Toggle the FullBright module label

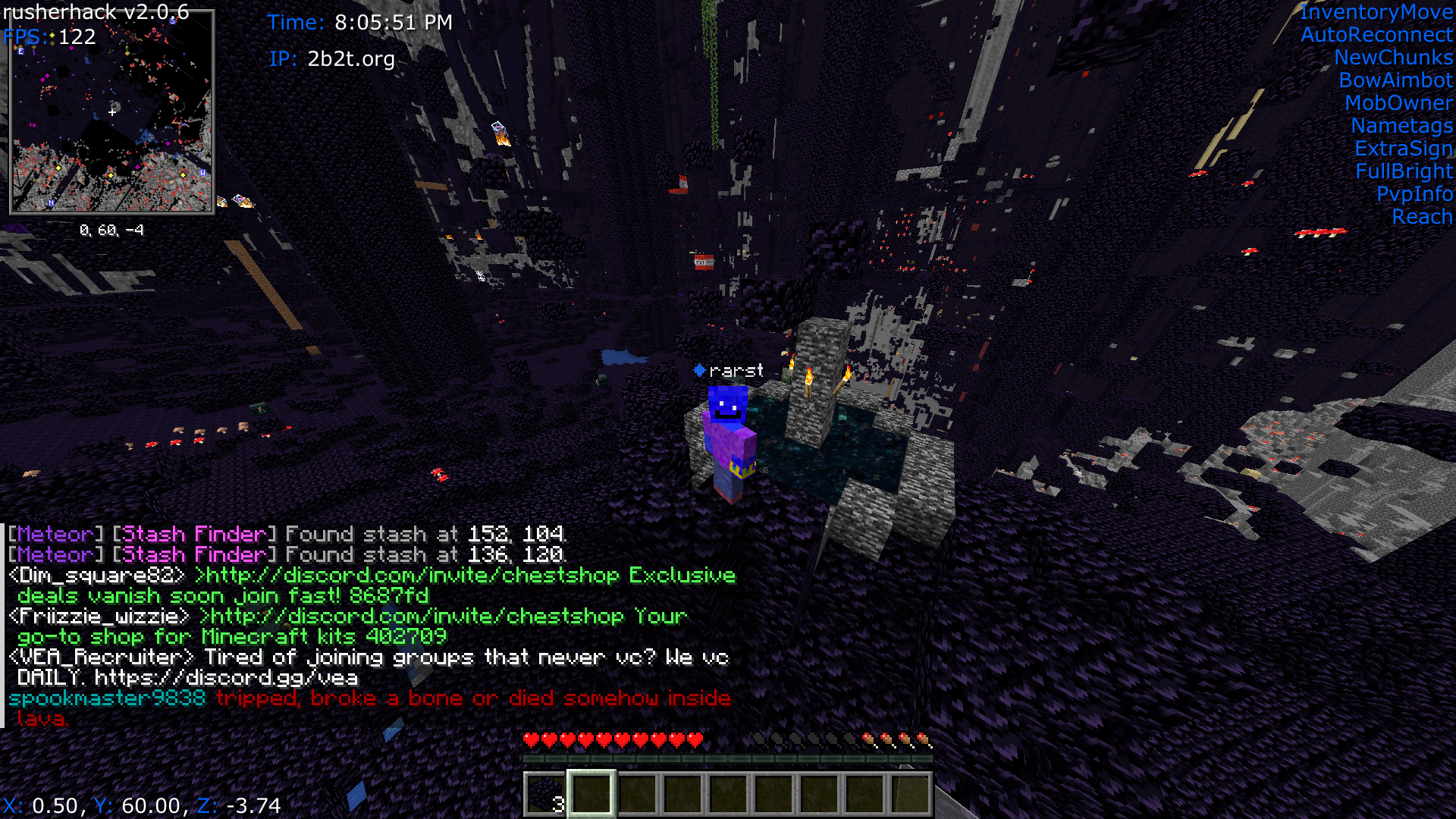(x=1404, y=171)
